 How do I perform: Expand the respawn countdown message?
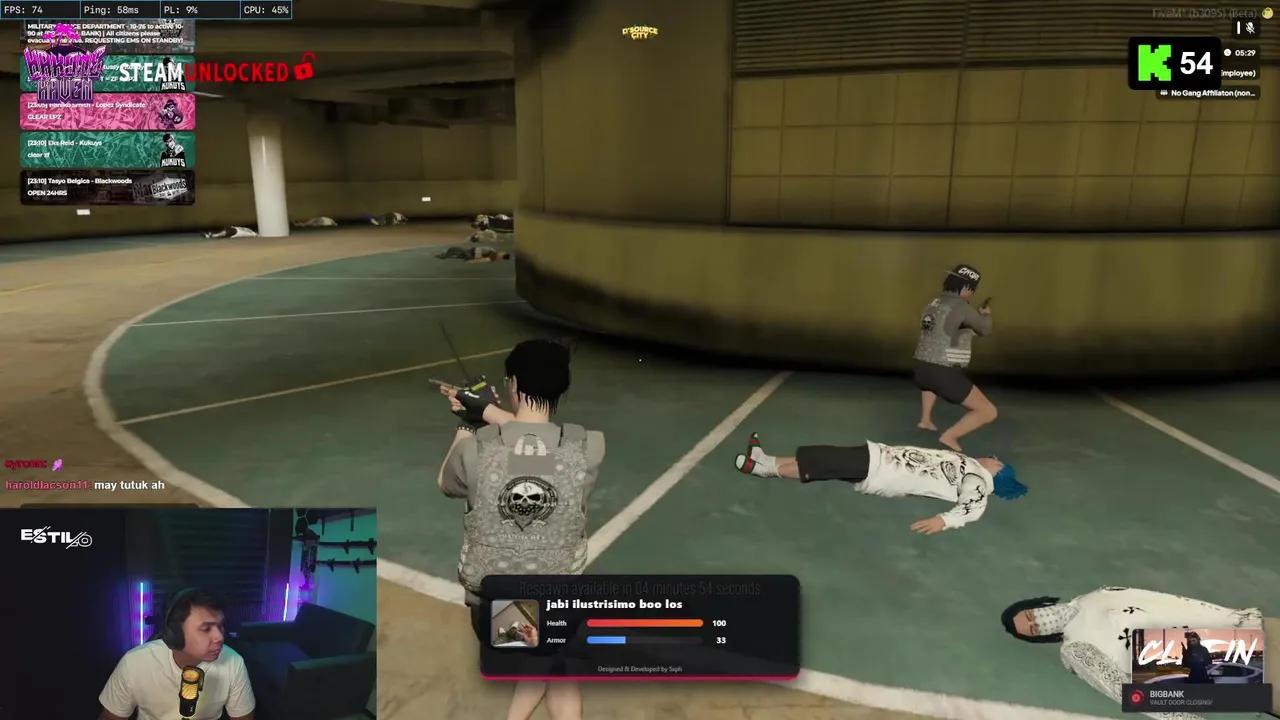tap(640, 588)
